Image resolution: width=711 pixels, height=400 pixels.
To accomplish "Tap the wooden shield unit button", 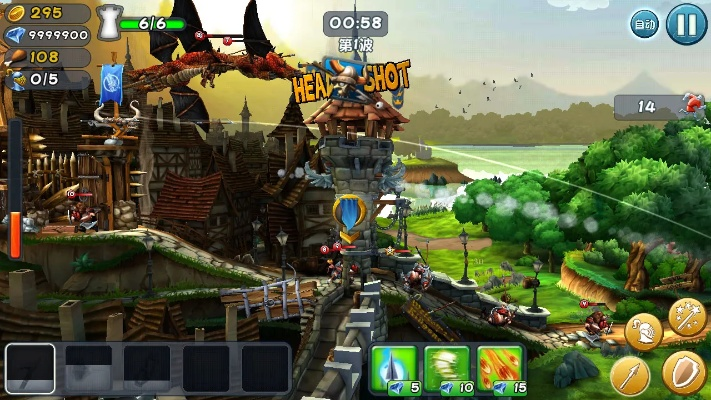I will tap(683, 372).
